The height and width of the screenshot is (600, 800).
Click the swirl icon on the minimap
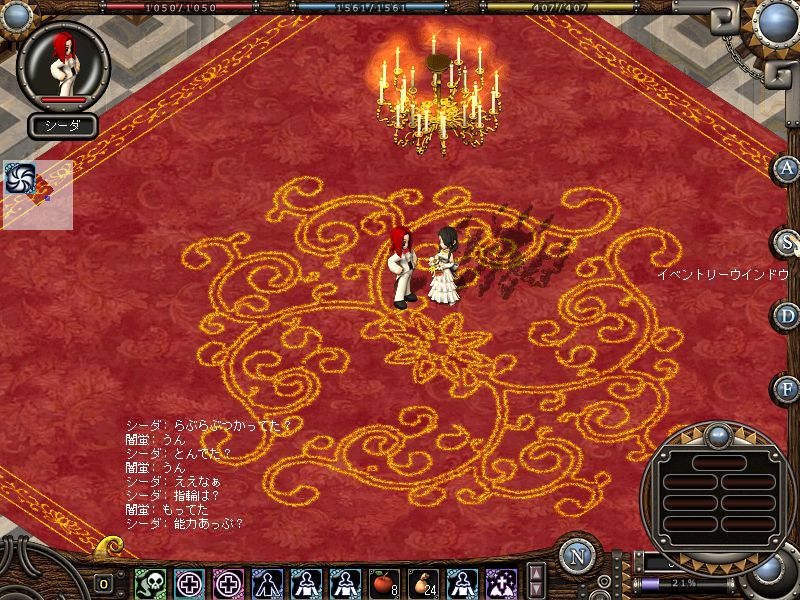point(19,176)
